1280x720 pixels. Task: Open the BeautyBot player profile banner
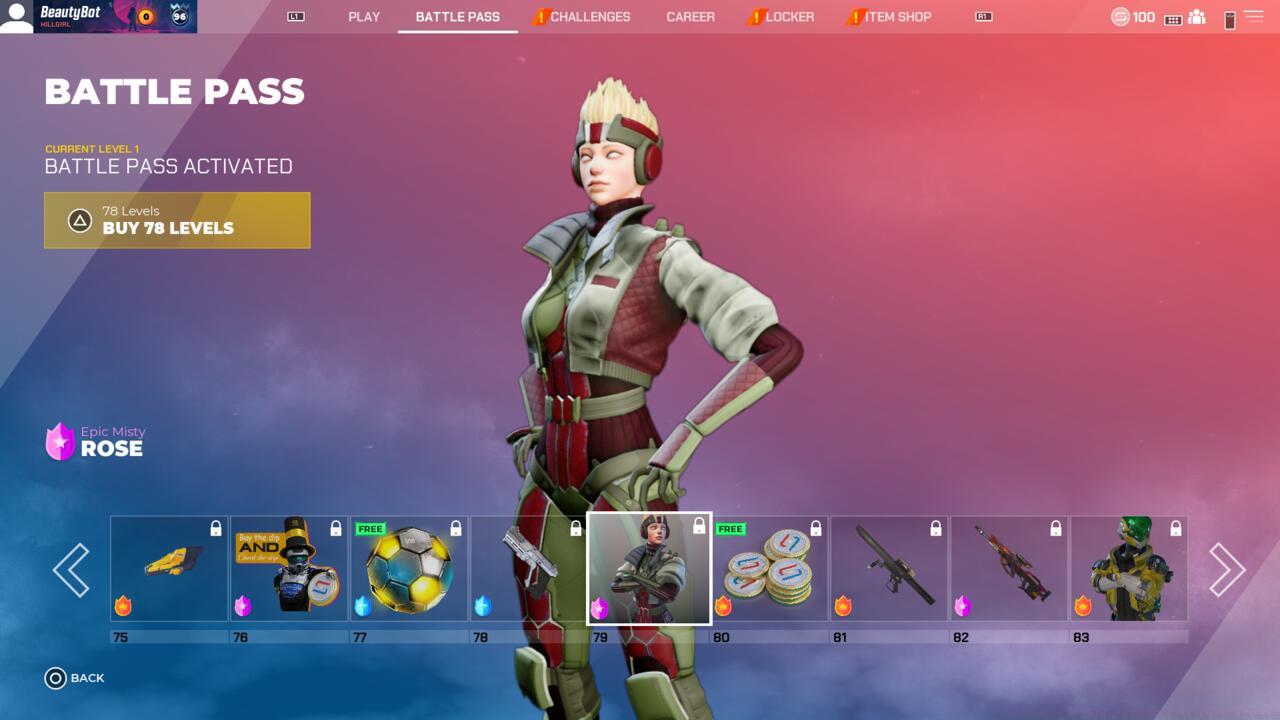98,17
